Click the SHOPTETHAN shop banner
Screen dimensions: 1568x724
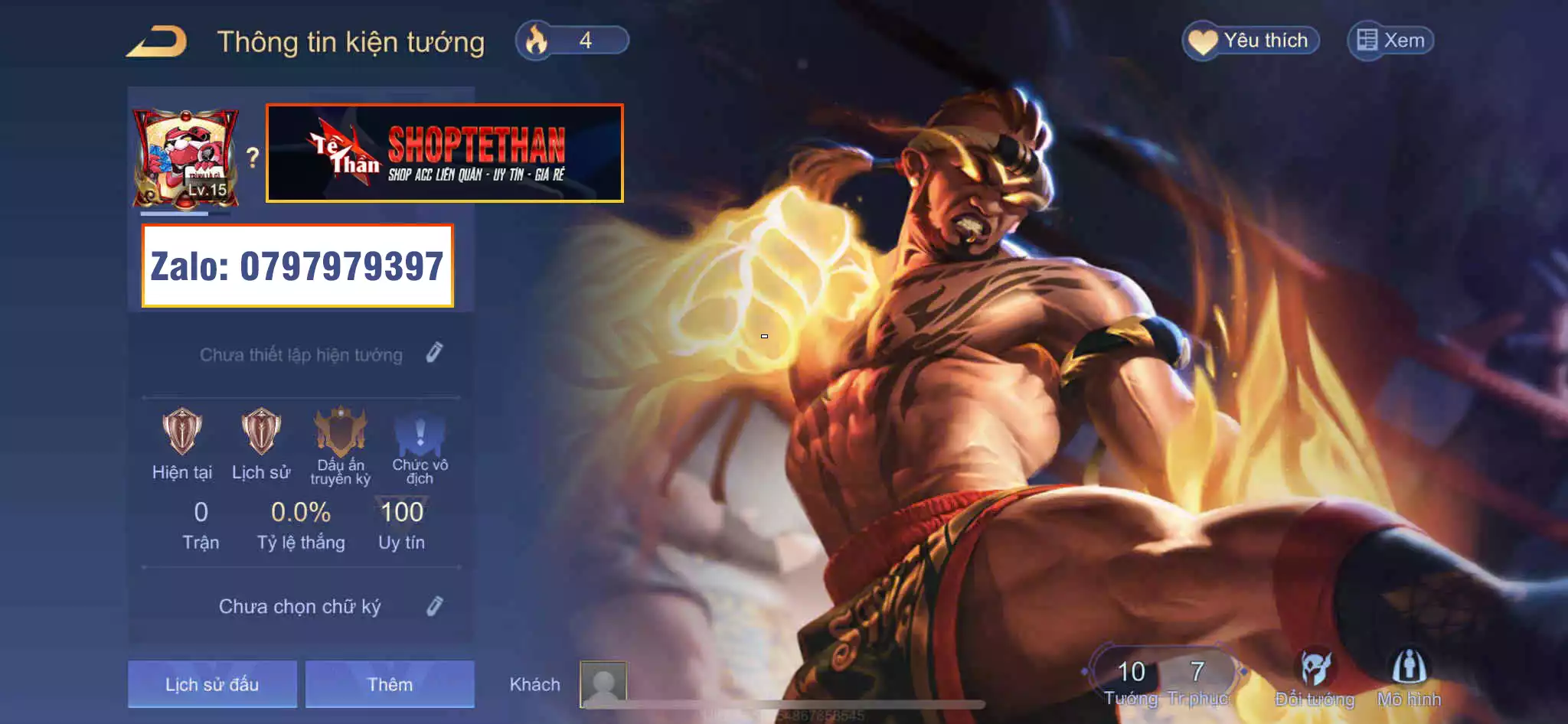(444, 153)
